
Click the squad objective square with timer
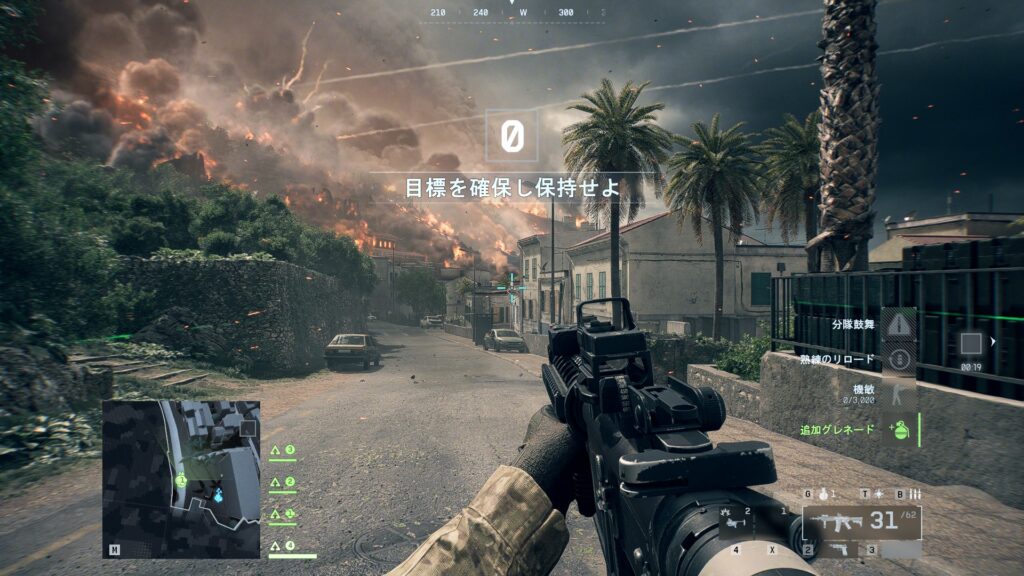click(970, 344)
